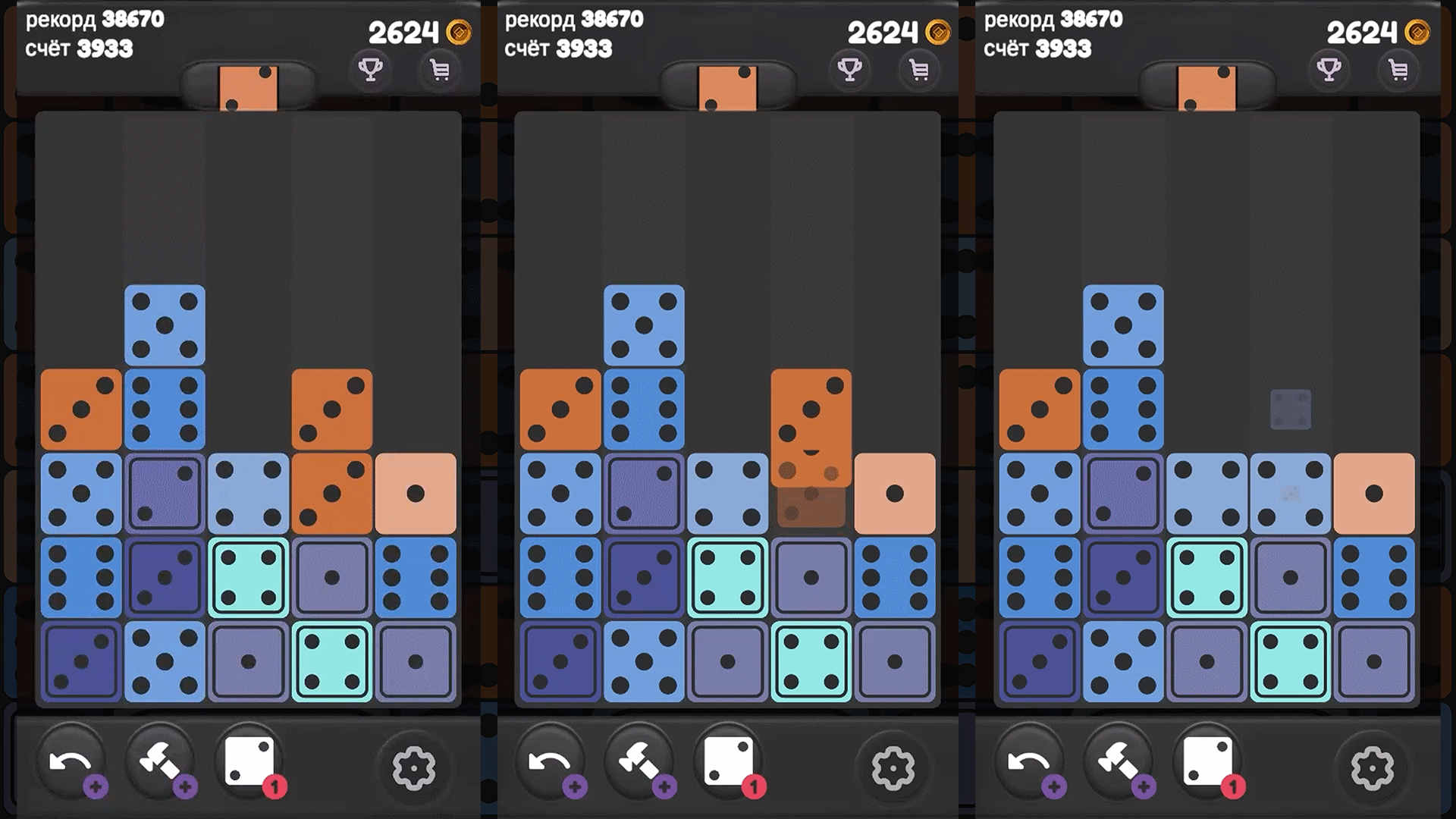Open the trophy leaderboard
The image size is (1456, 819).
point(370,70)
